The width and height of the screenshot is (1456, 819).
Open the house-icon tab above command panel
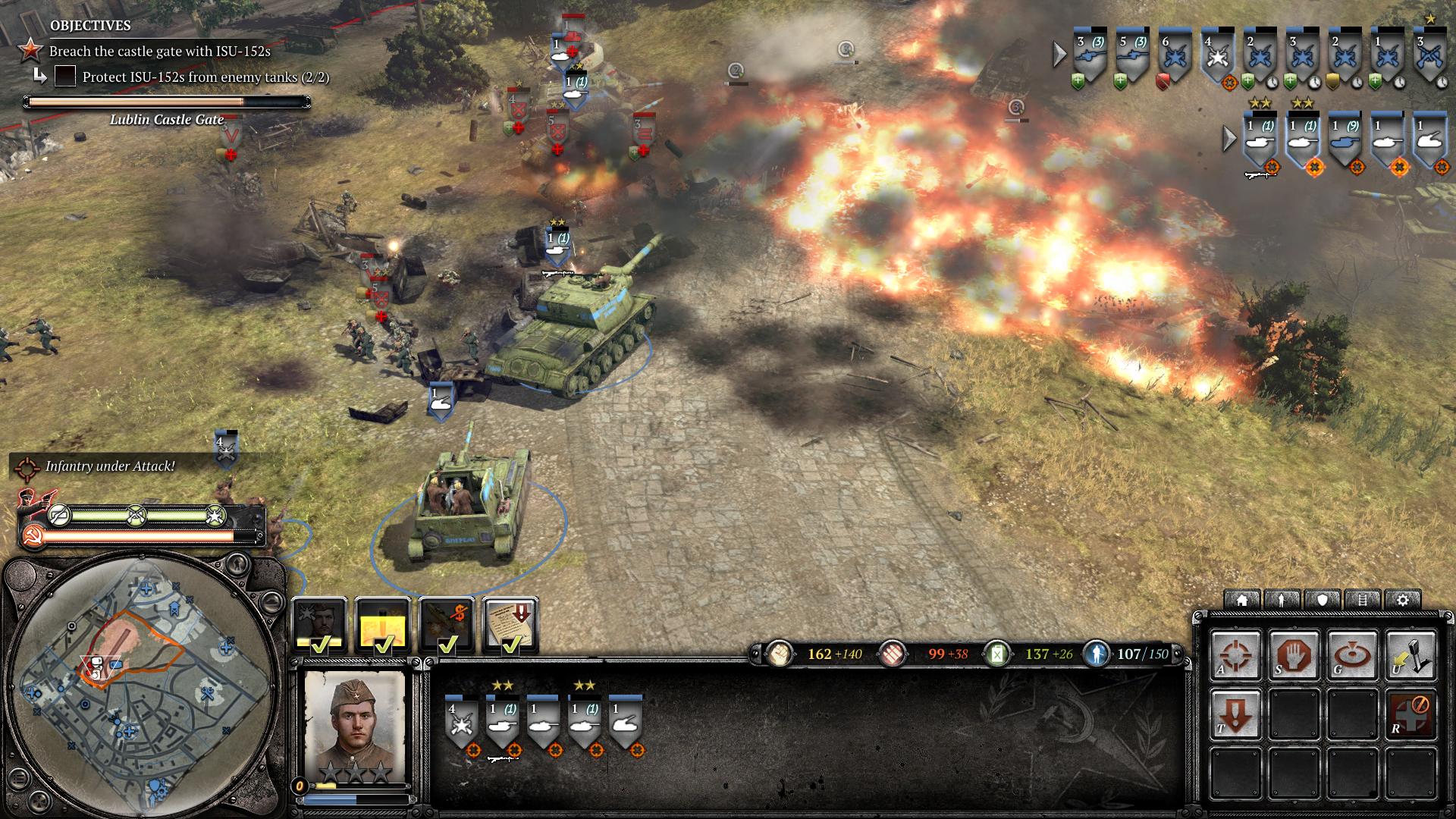[x=1242, y=600]
